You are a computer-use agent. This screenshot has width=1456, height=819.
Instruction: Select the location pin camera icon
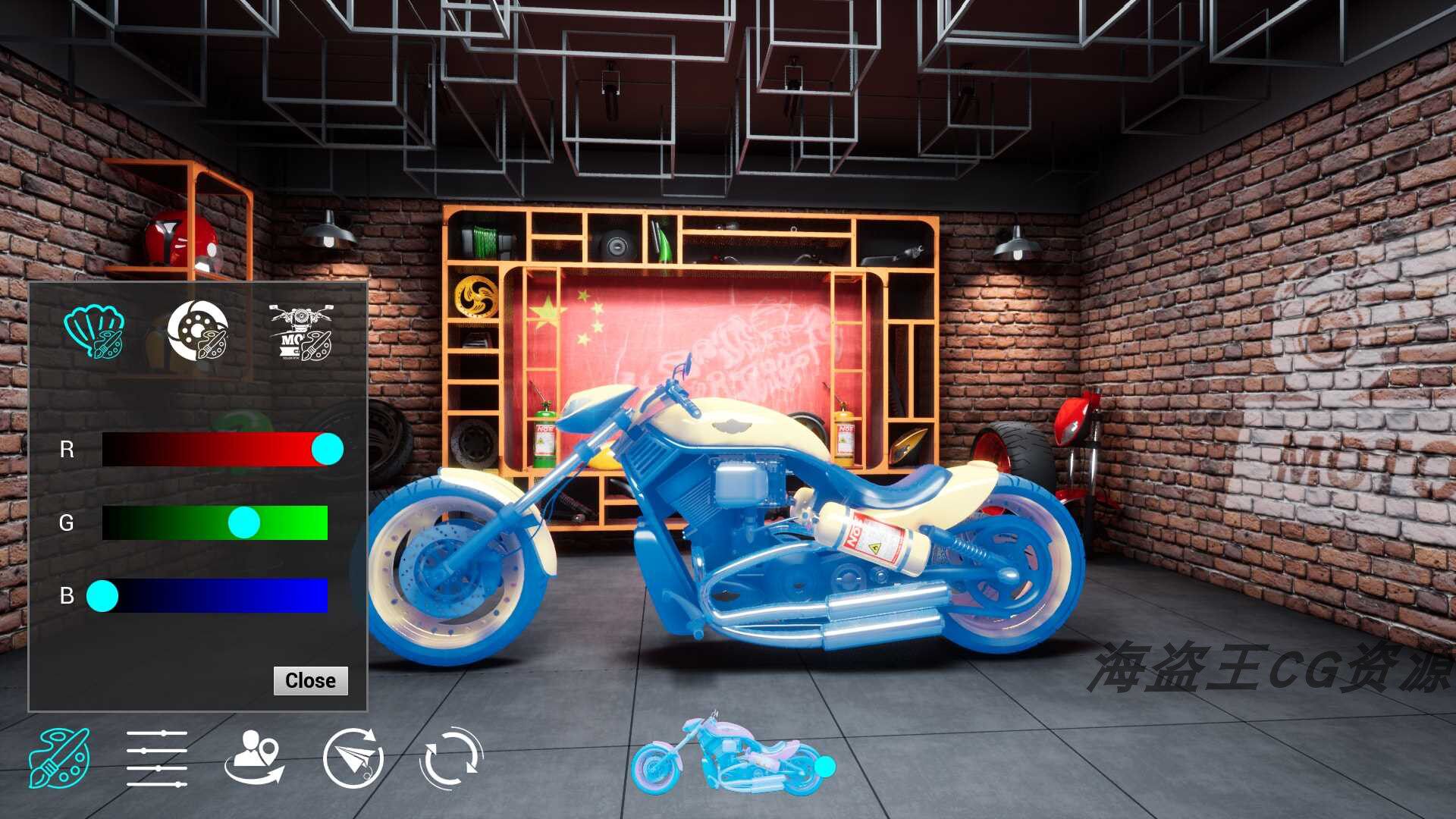pos(255,758)
